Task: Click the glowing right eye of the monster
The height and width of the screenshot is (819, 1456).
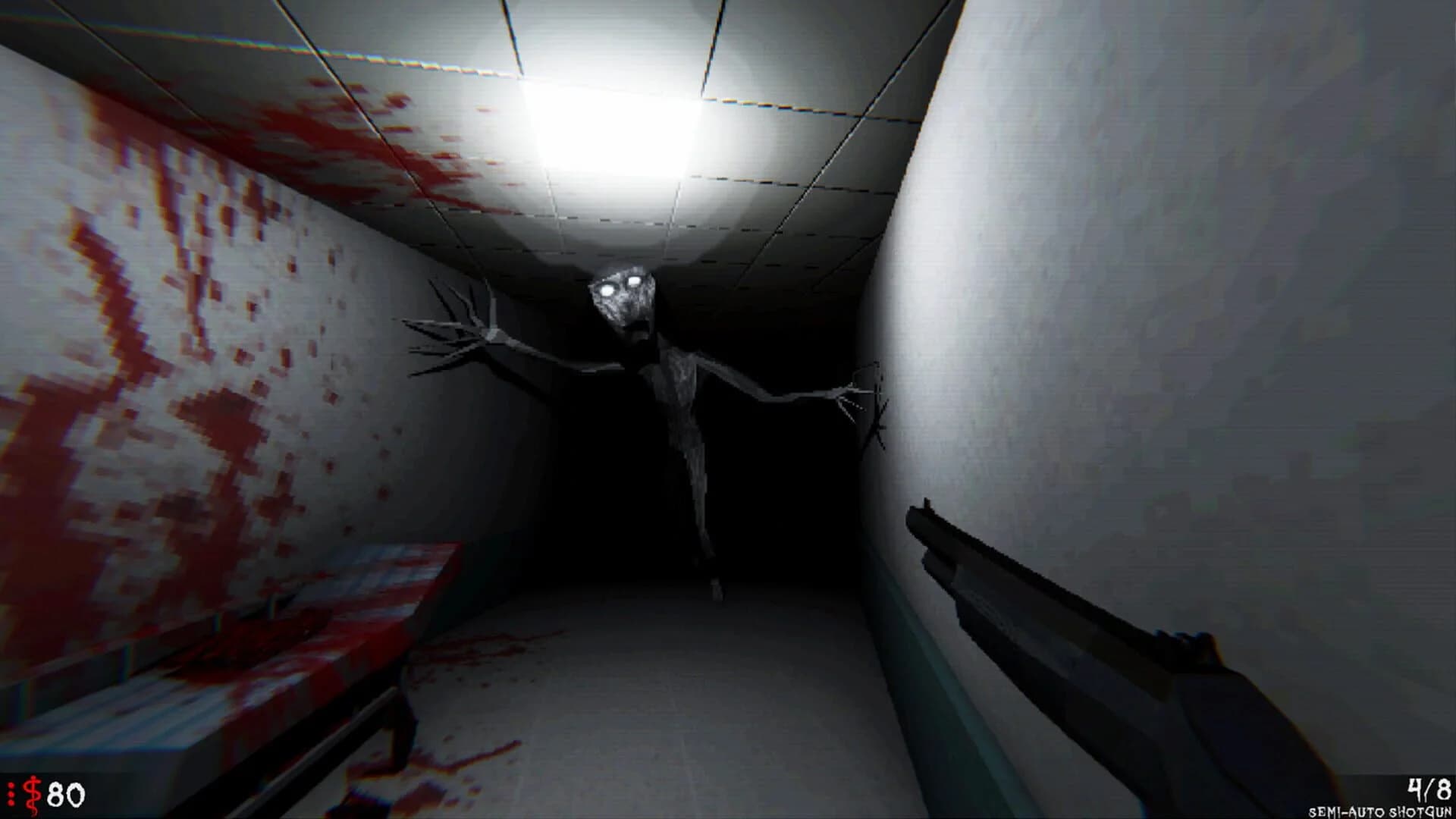Action: point(635,281)
